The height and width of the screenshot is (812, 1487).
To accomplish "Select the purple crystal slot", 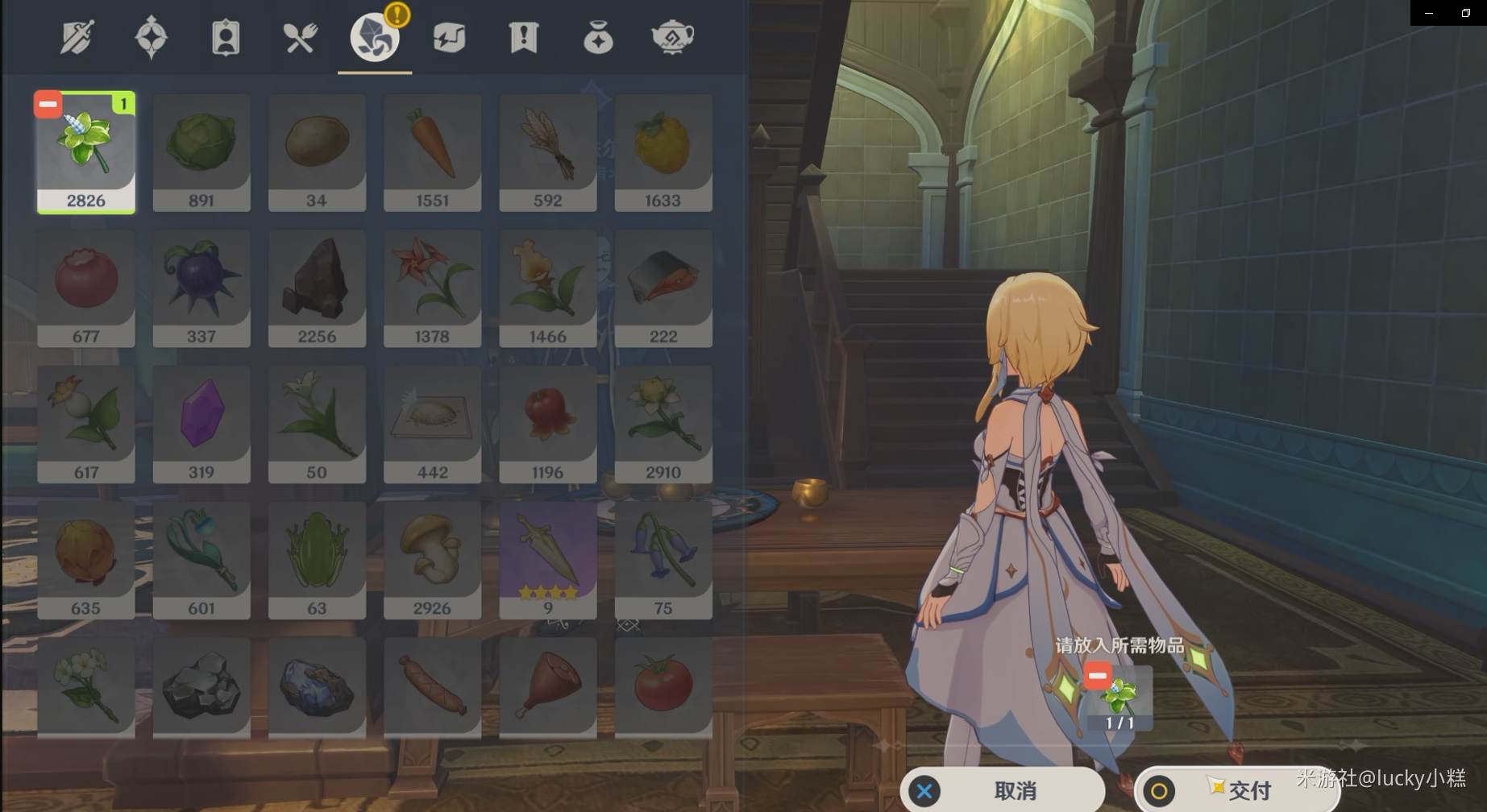I will (201, 424).
